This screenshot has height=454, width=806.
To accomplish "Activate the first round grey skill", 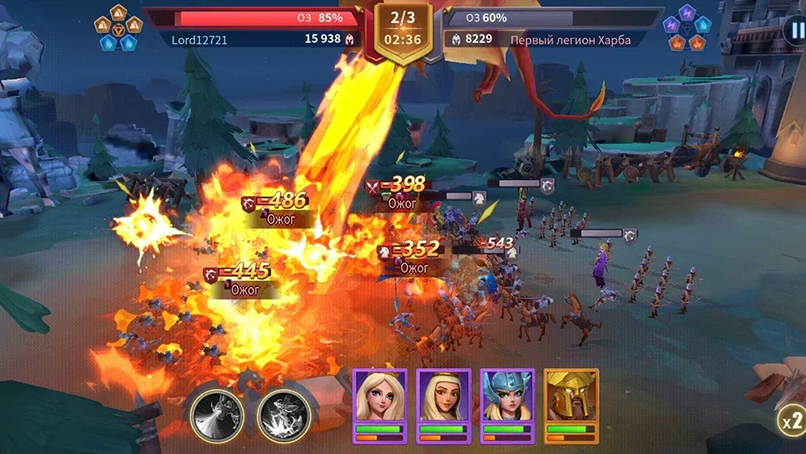I will (x=216, y=410).
